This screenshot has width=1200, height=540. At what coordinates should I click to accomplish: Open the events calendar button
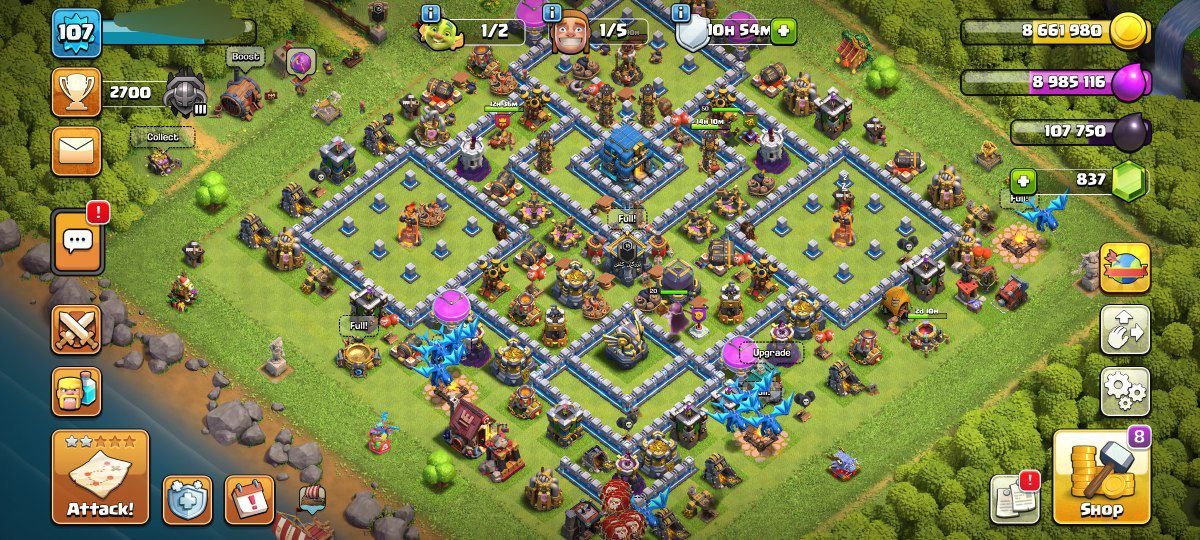pos(249,500)
